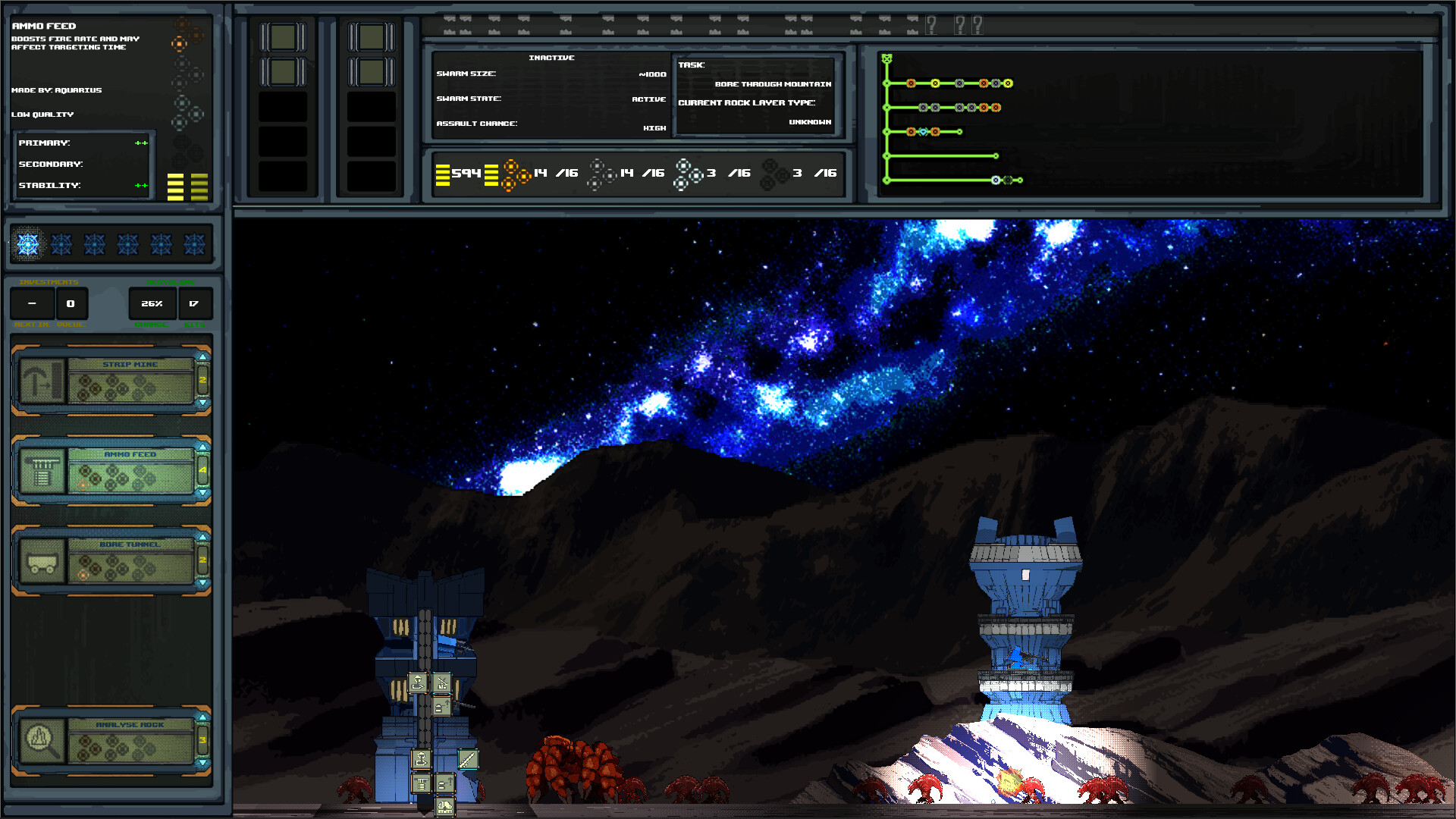Click the Ammo Feed hopper icon
The width and height of the screenshot is (1456, 819).
(42, 470)
